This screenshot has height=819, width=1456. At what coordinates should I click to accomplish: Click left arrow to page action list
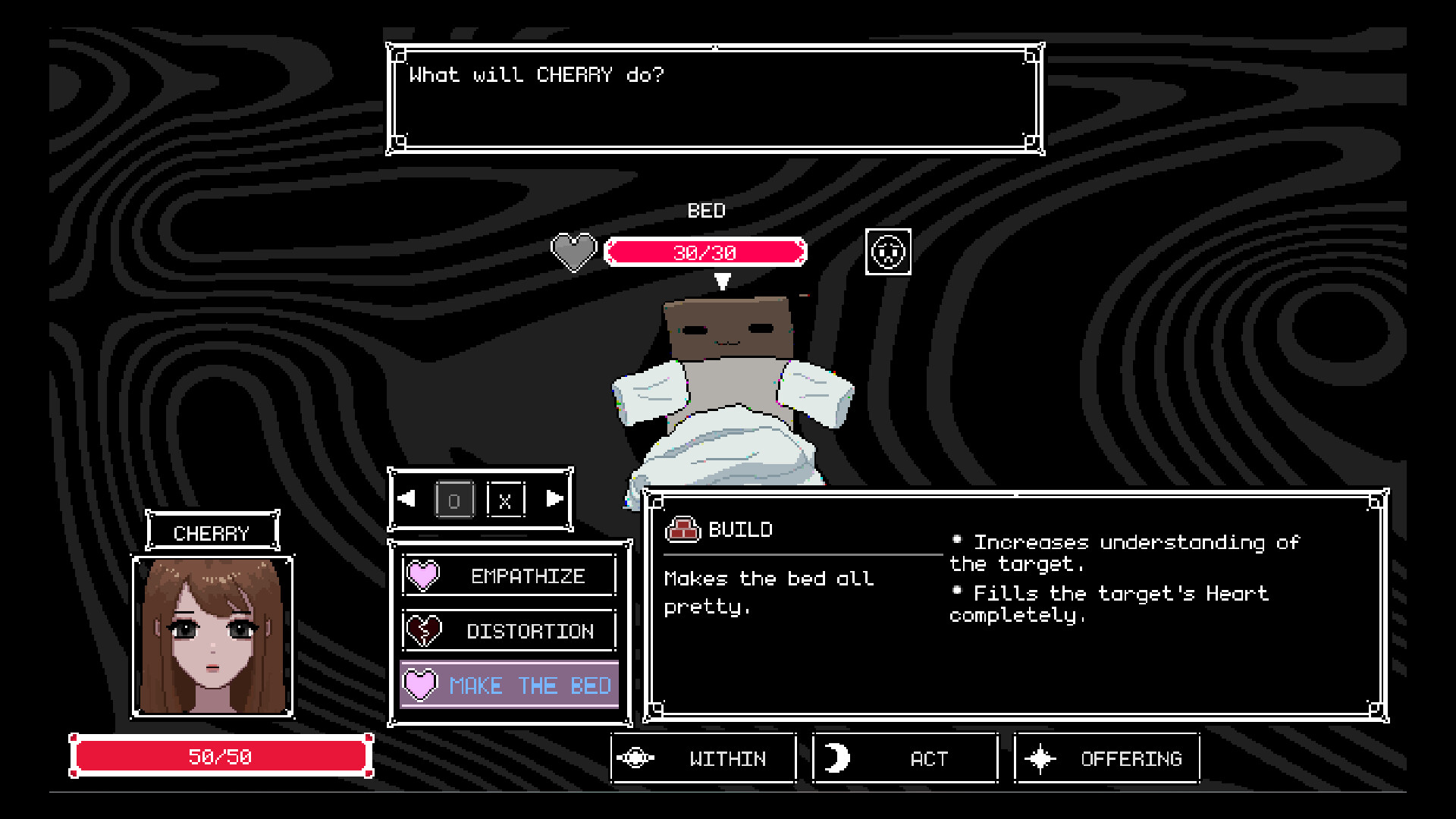click(x=408, y=499)
